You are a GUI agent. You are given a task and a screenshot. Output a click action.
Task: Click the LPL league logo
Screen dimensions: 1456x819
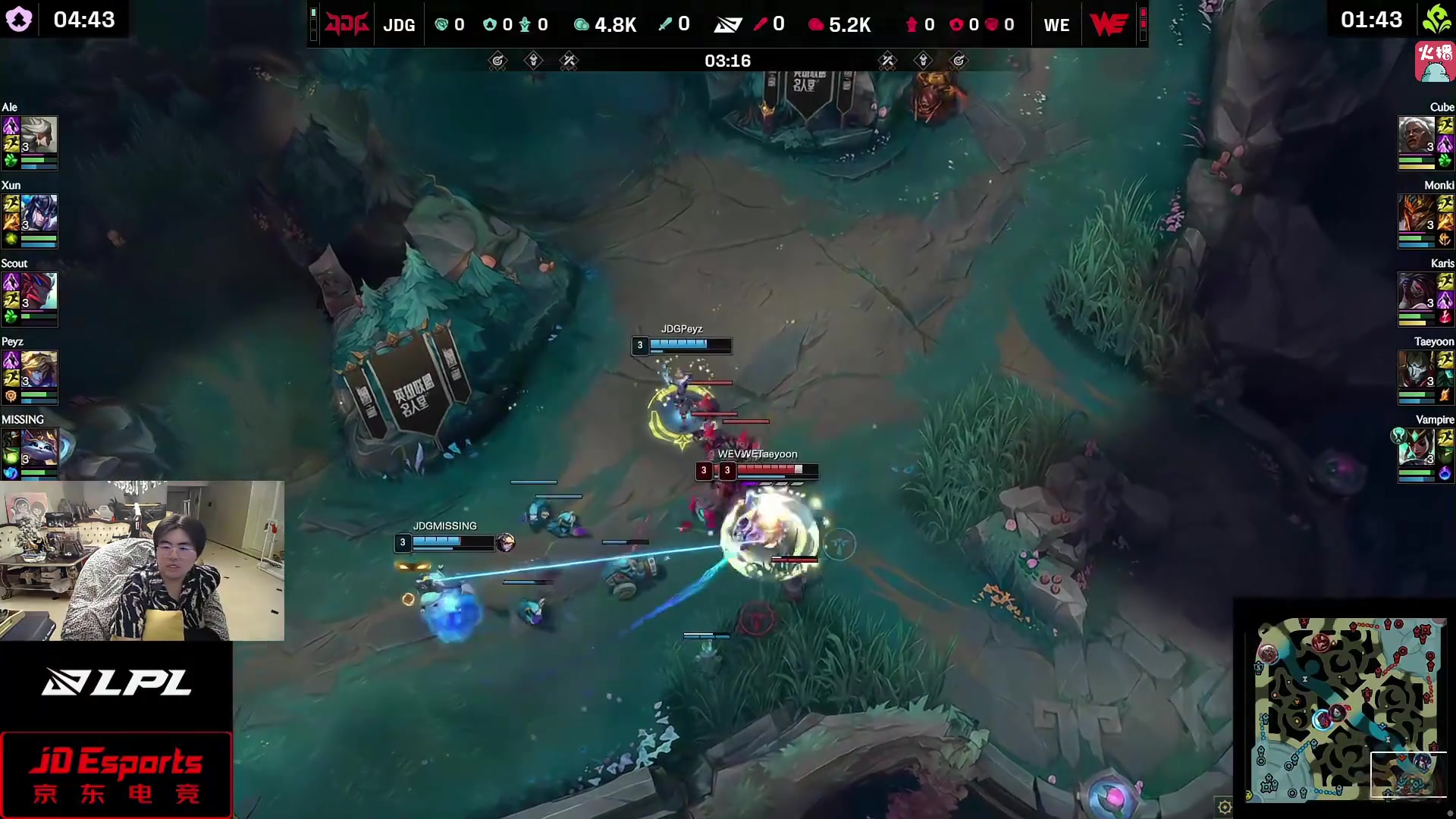point(116,682)
